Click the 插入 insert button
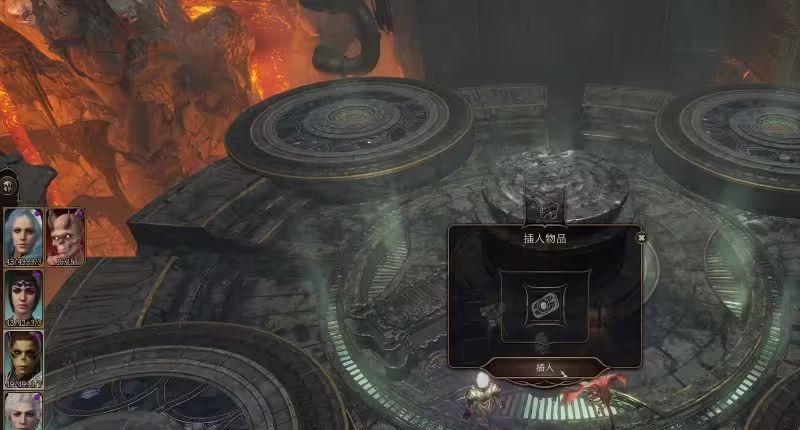800x430 pixels. (545, 368)
